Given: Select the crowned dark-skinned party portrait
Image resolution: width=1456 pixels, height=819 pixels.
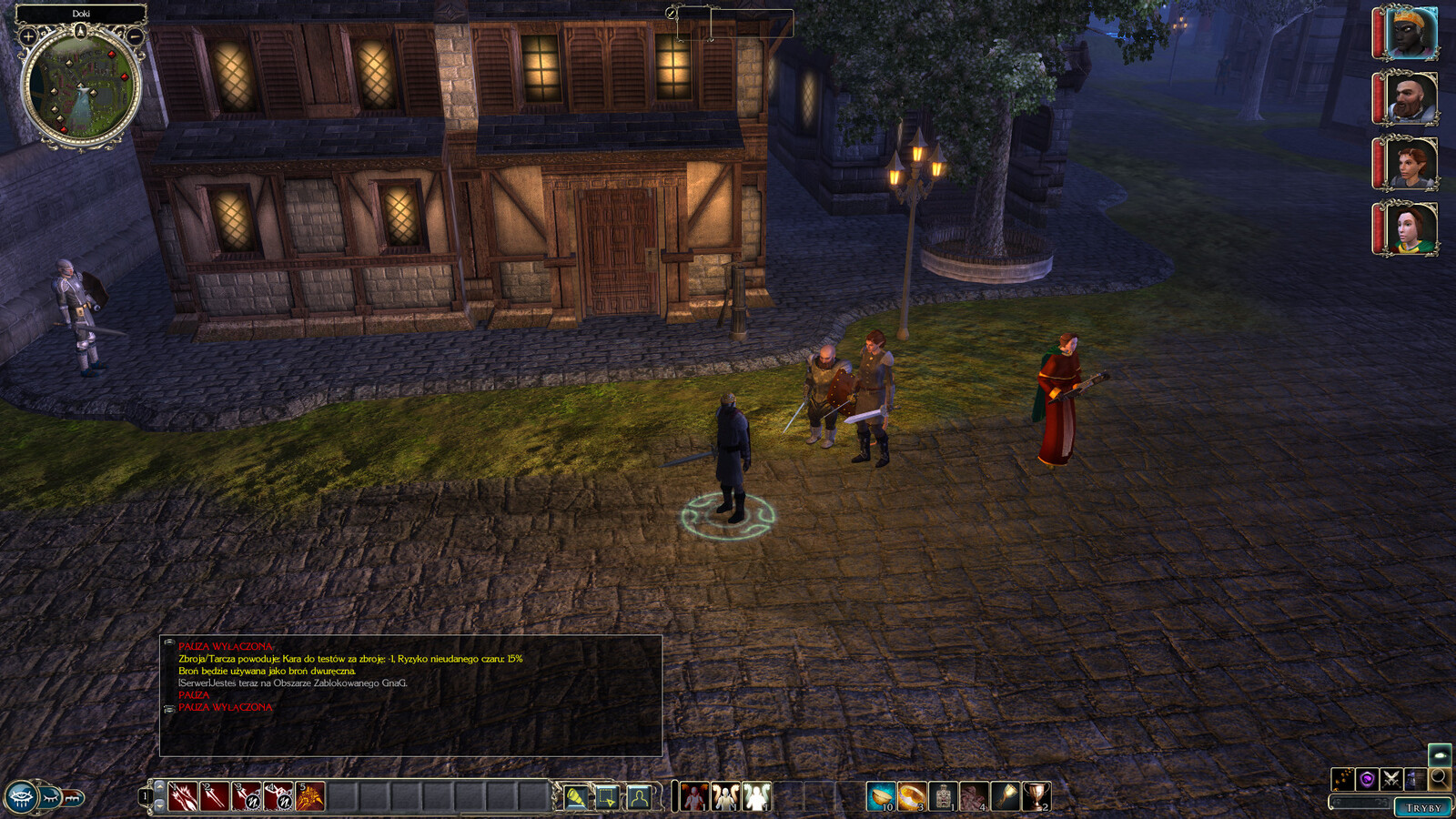Looking at the screenshot, I should 1410,33.
